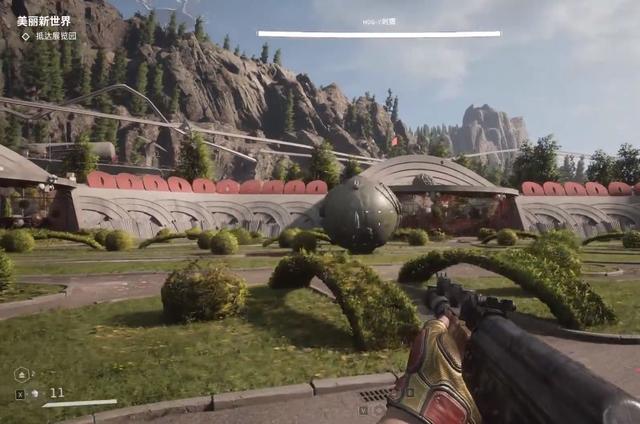Screen dimensions: 640x424
Task: Select the hexagon consumable icon
Action: click(21, 374)
